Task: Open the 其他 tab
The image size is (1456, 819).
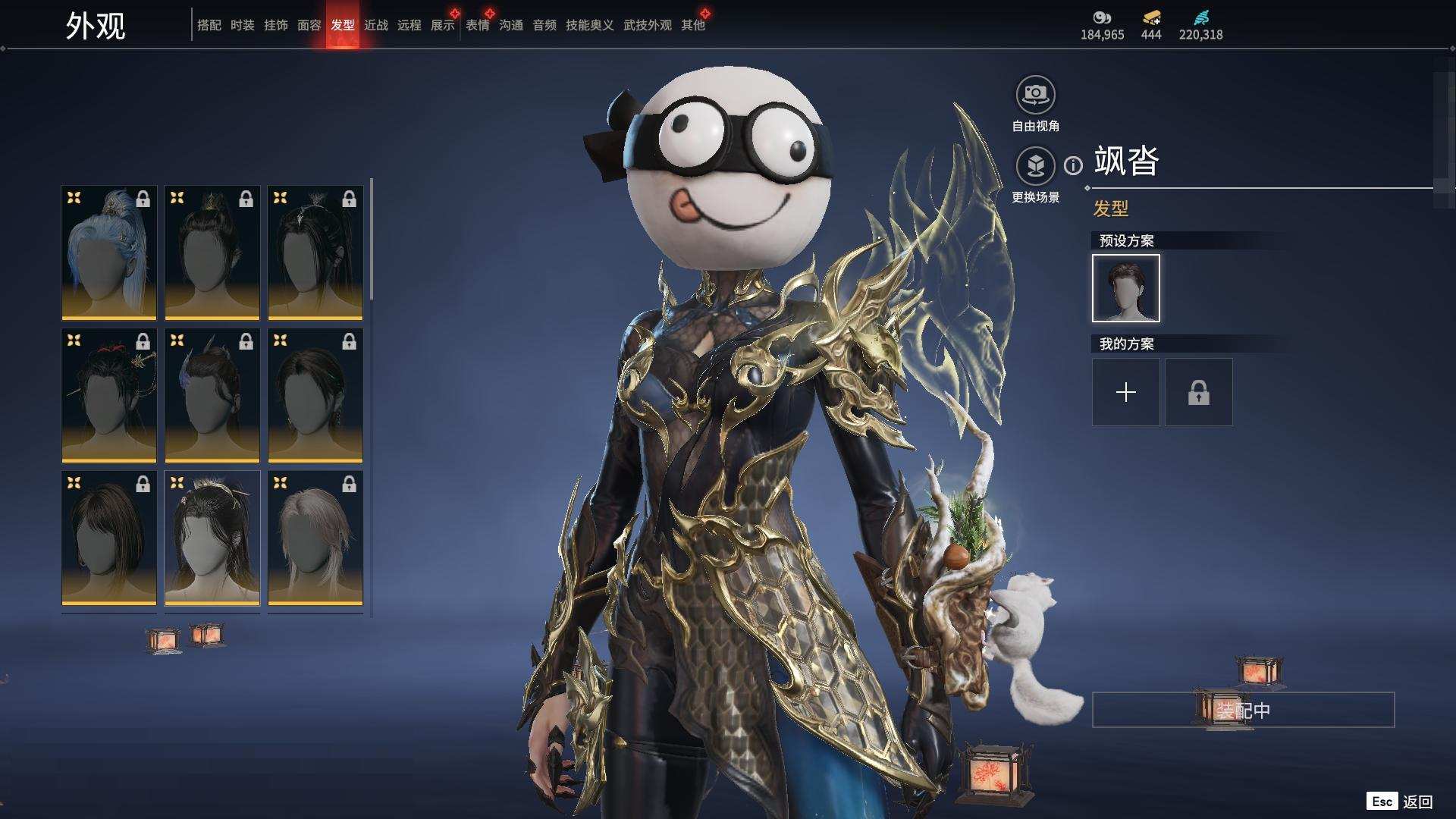Action: pos(692,25)
